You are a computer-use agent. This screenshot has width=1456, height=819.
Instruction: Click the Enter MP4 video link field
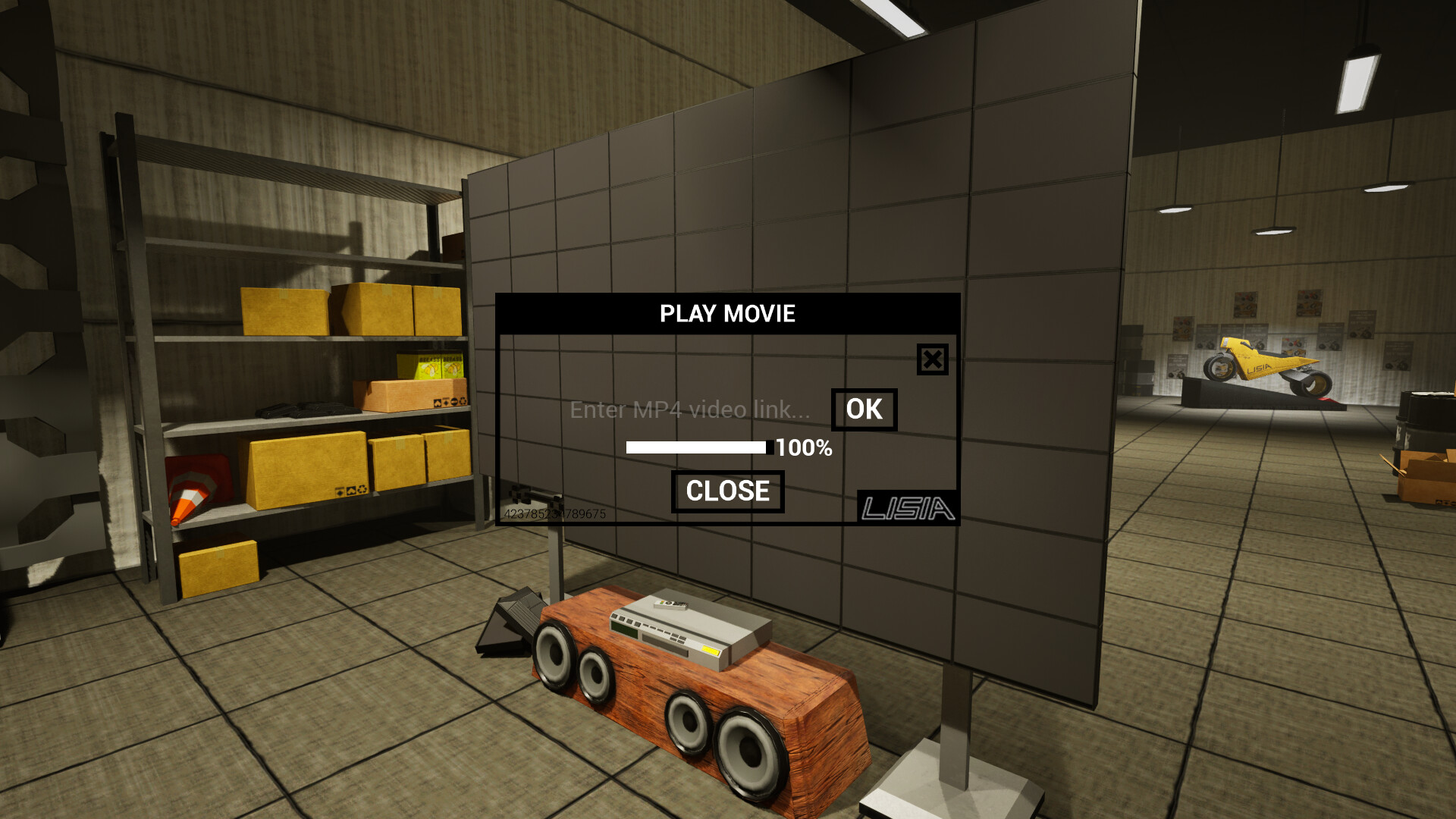pos(689,410)
